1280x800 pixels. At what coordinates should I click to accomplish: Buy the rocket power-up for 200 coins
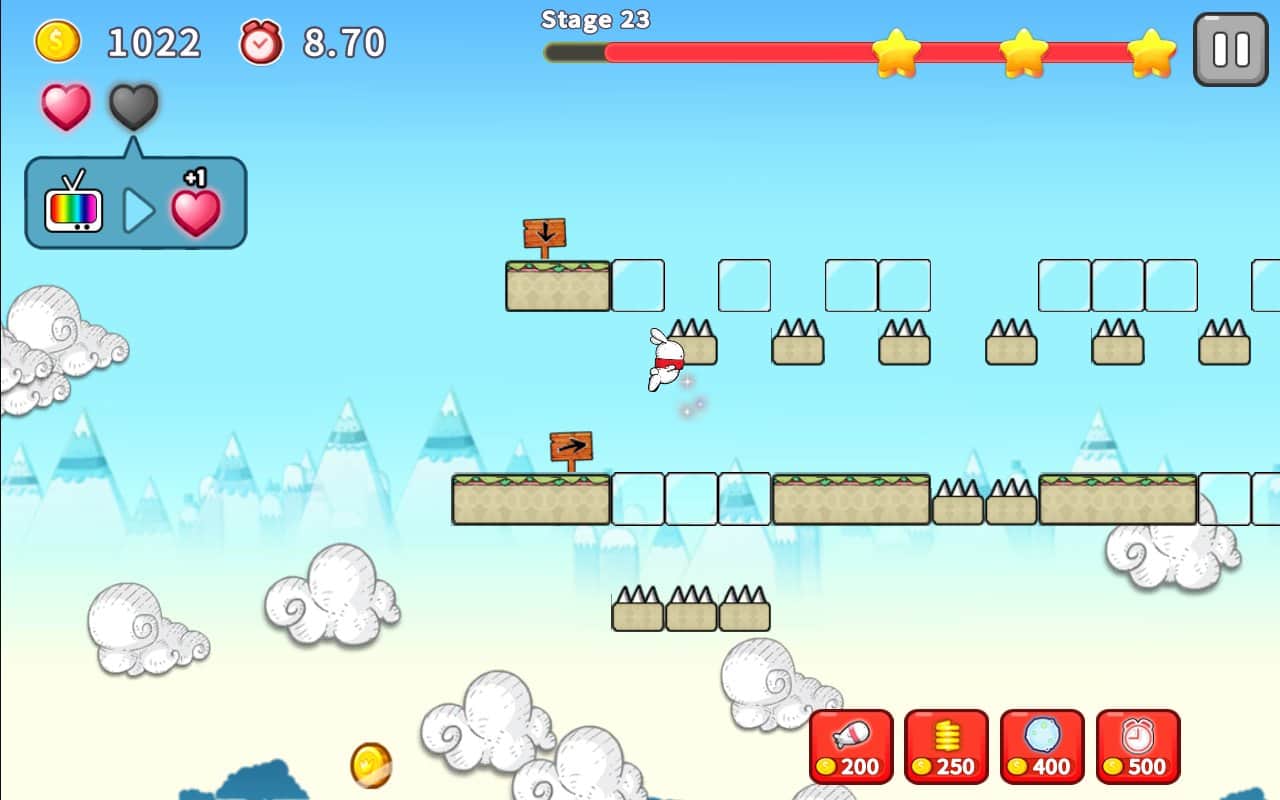pyautogui.click(x=851, y=746)
